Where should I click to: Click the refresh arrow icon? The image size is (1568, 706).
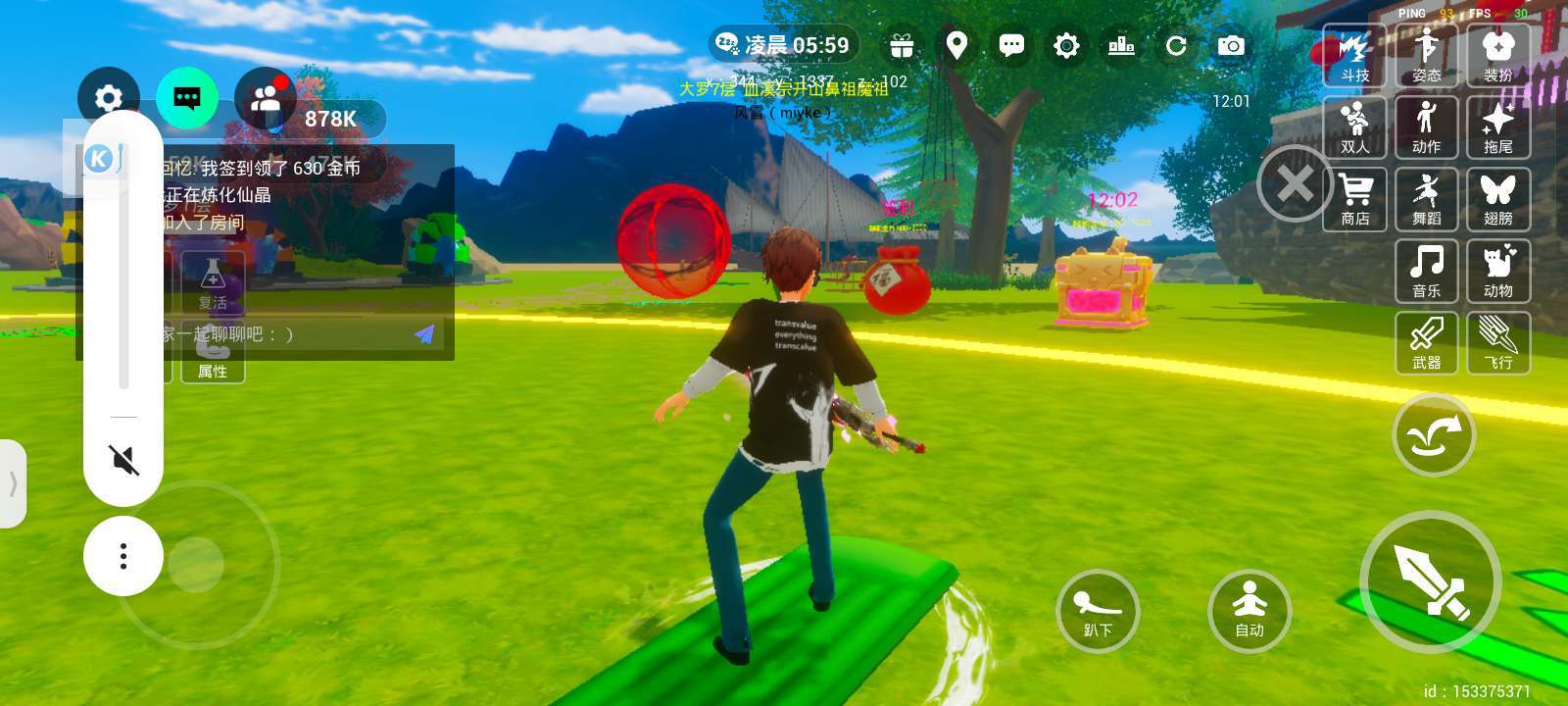click(x=1176, y=45)
